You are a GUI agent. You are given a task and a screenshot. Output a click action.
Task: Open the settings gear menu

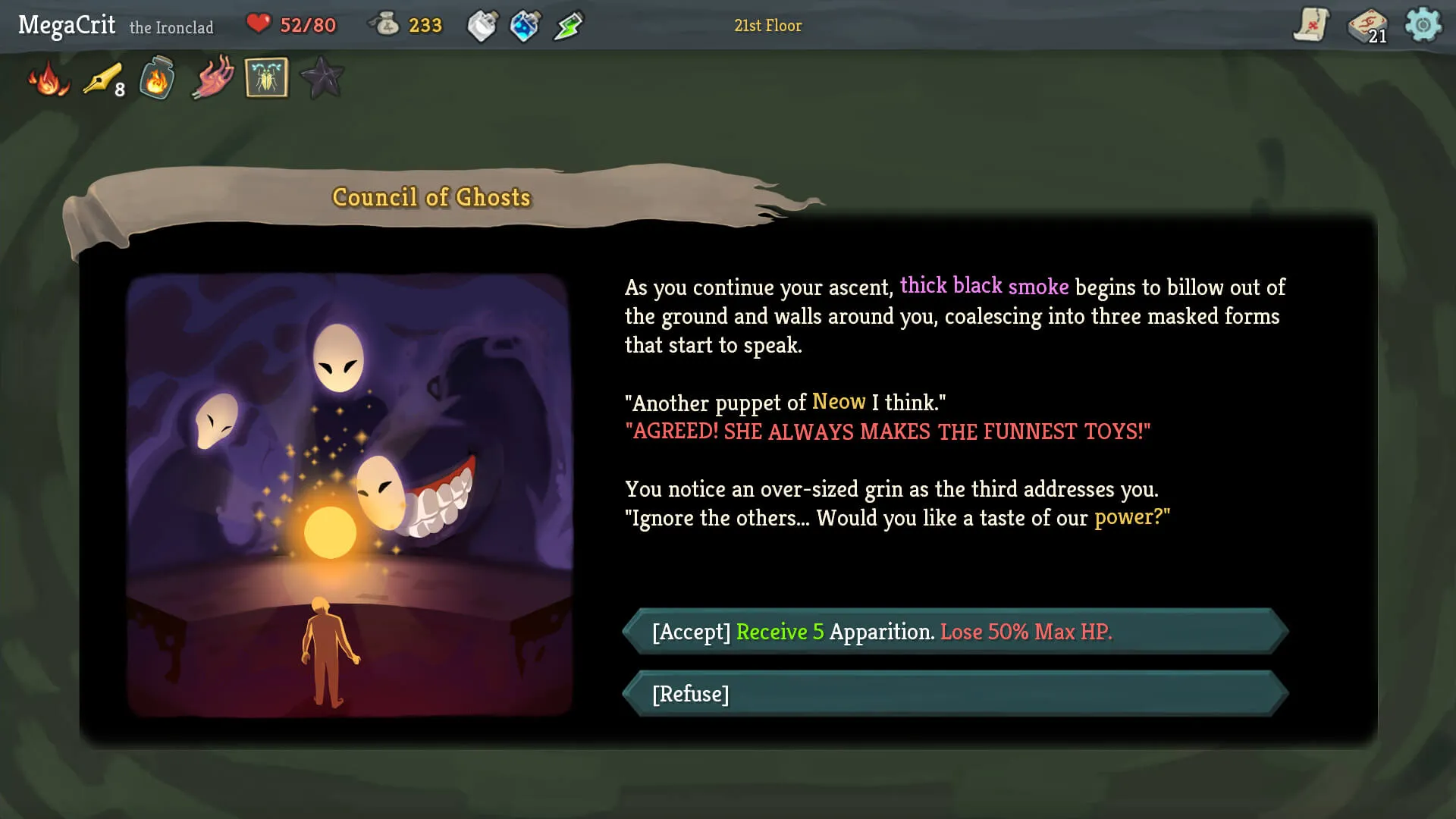1424,25
